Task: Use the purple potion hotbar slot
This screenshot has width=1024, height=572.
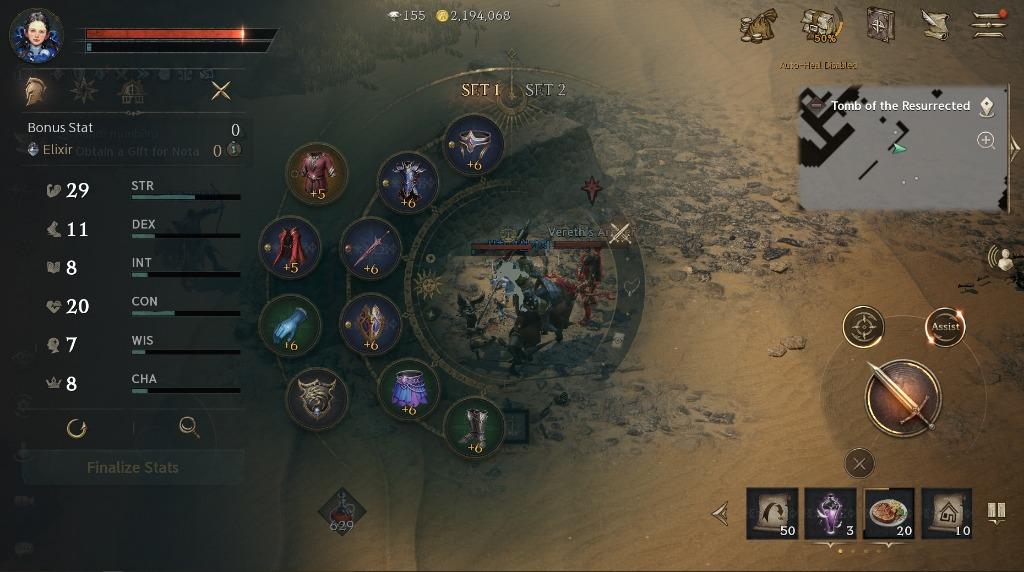Action: coord(830,513)
